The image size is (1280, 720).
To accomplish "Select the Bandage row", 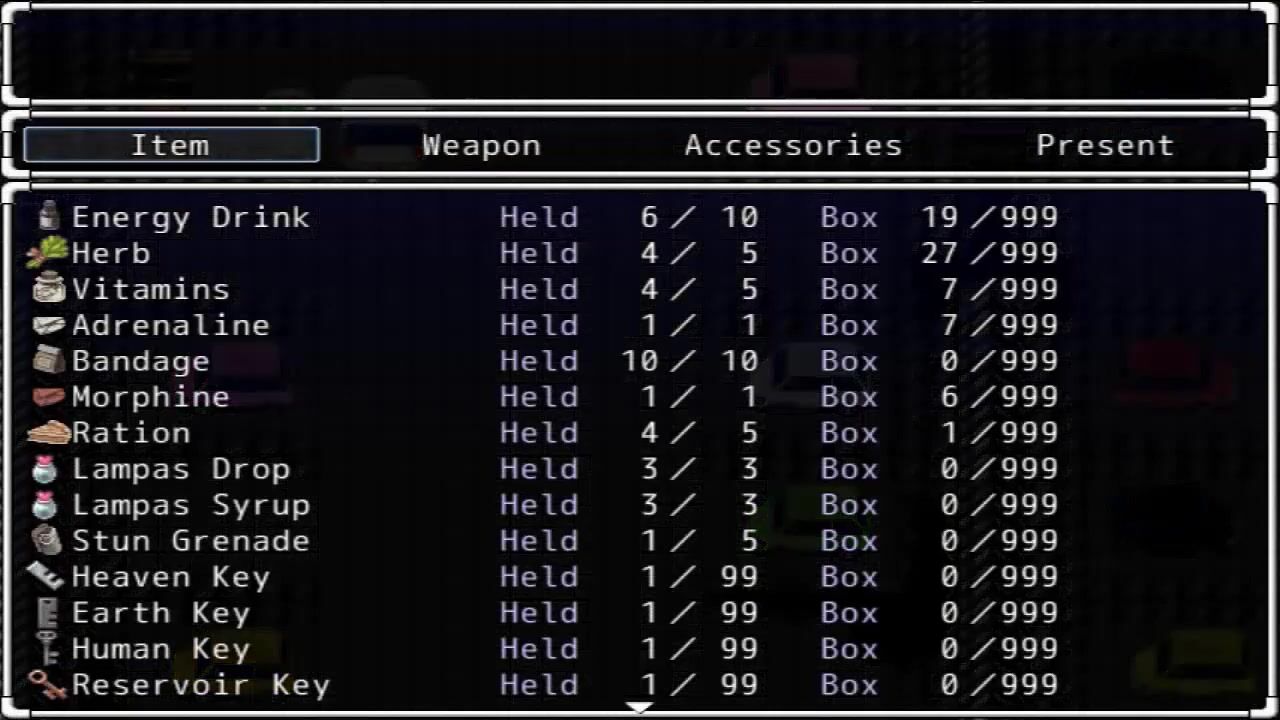I will pyautogui.click(x=140, y=361).
